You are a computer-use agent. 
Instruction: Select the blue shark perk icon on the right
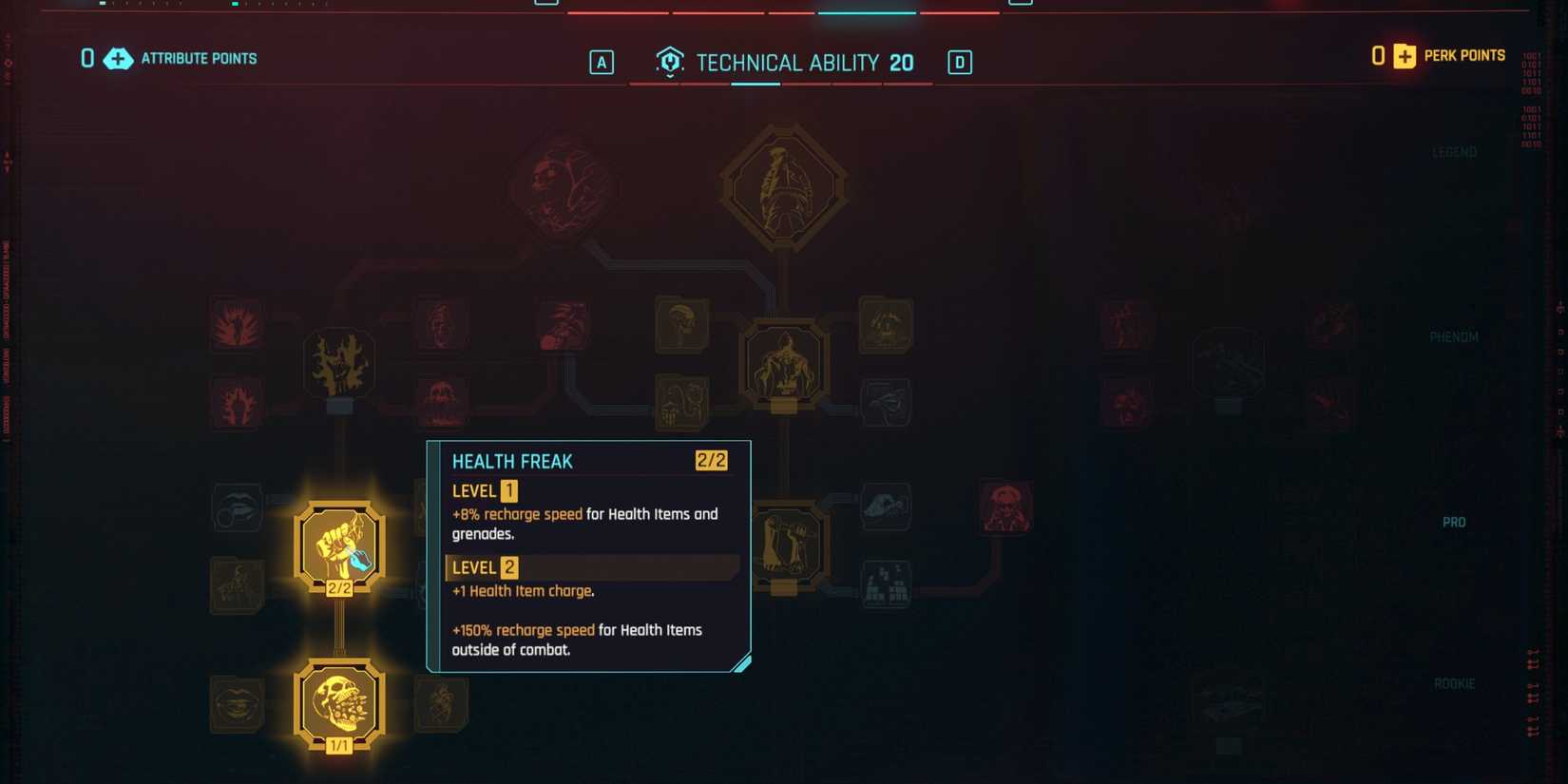point(886,505)
